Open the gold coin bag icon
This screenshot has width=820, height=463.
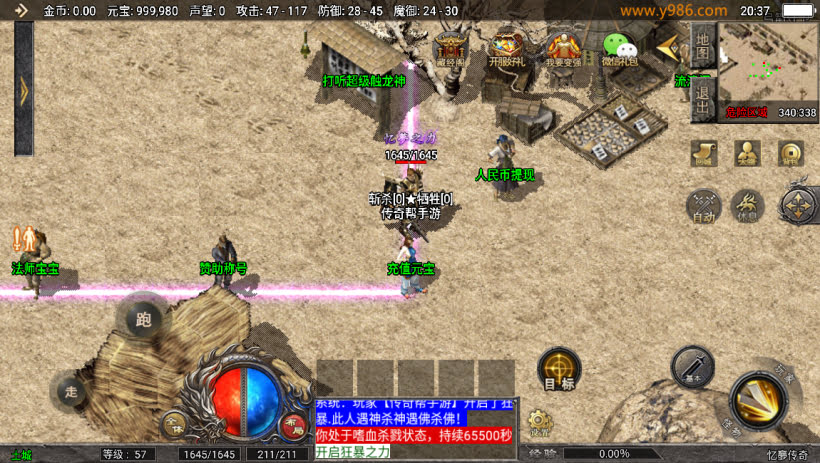790,153
